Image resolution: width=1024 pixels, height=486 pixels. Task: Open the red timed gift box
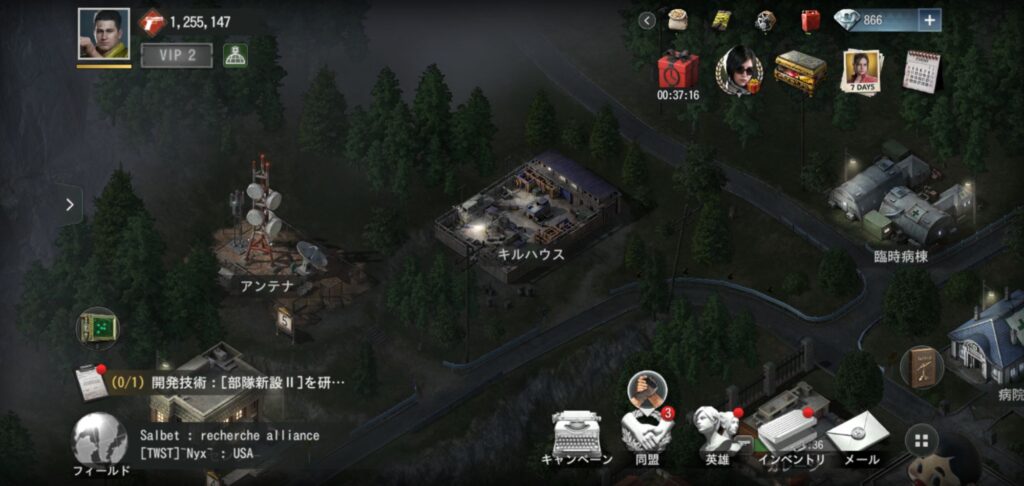click(x=678, y=72)
